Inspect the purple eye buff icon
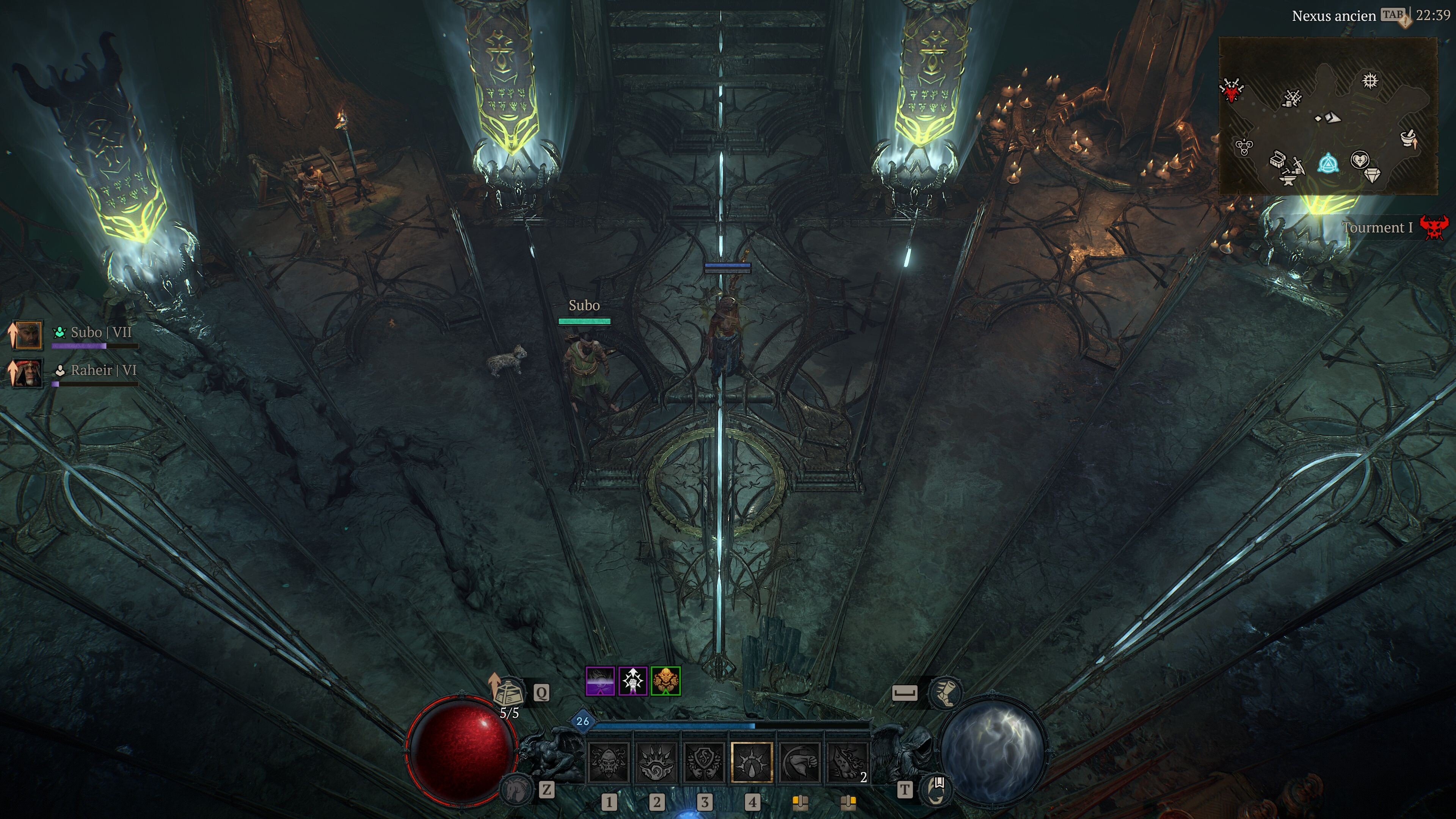This screenshot has height=819, width=1456. pyautogui.click(x=600, y=681)
